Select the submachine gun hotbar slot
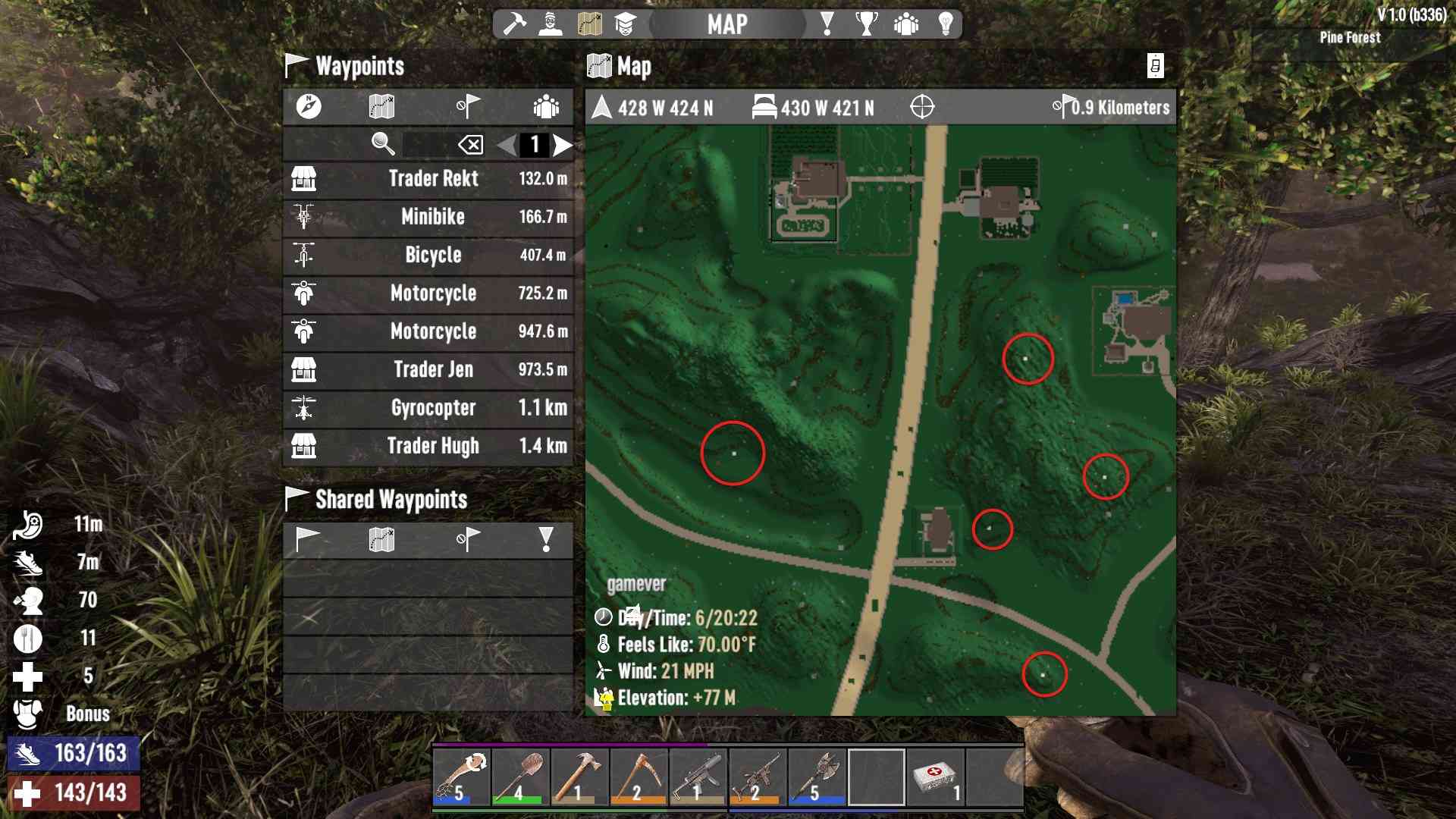1456x819 pixels. coord(698,777)
